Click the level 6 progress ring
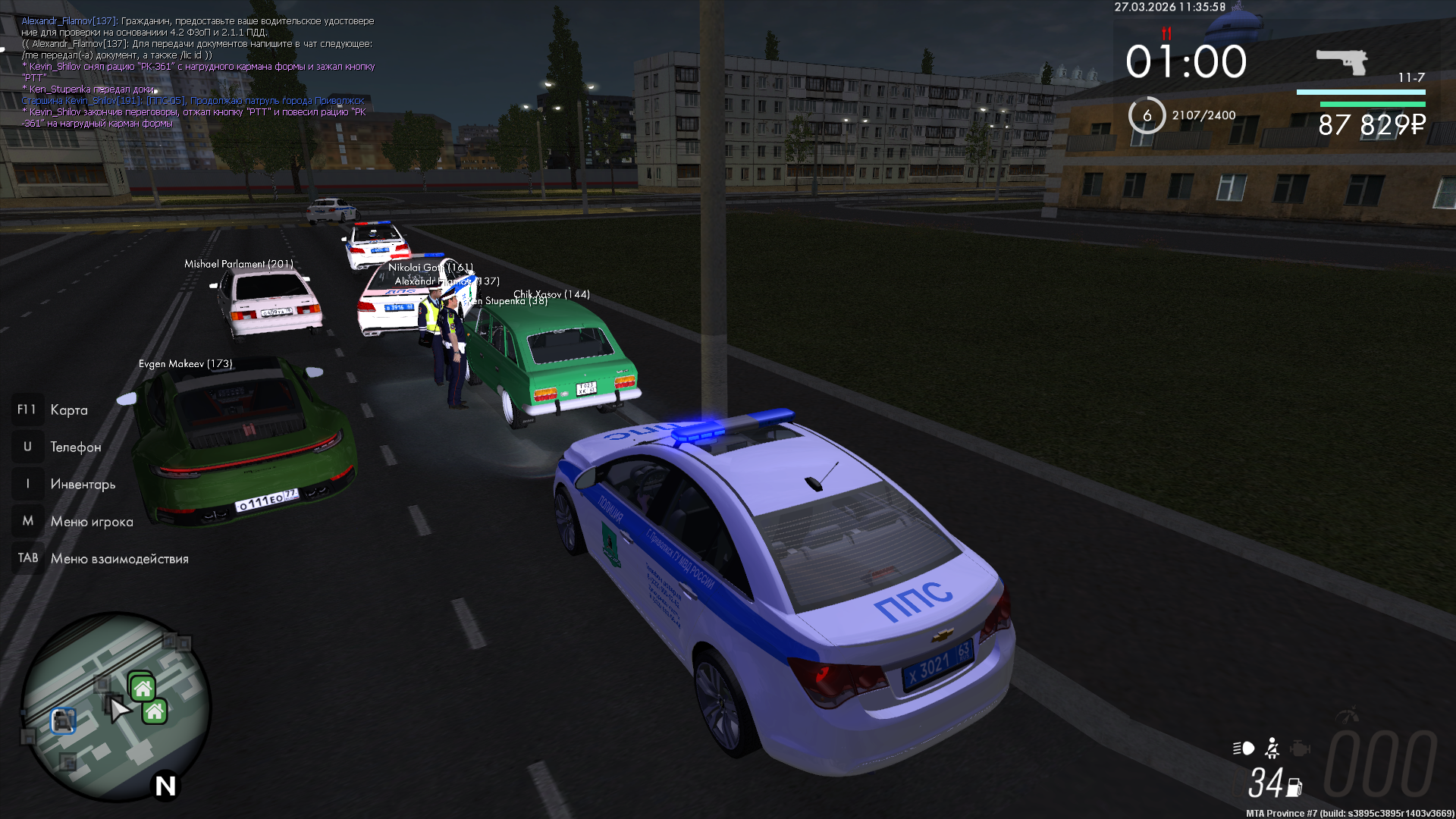Viewport: 1456px width, 819px height. 1147,115
